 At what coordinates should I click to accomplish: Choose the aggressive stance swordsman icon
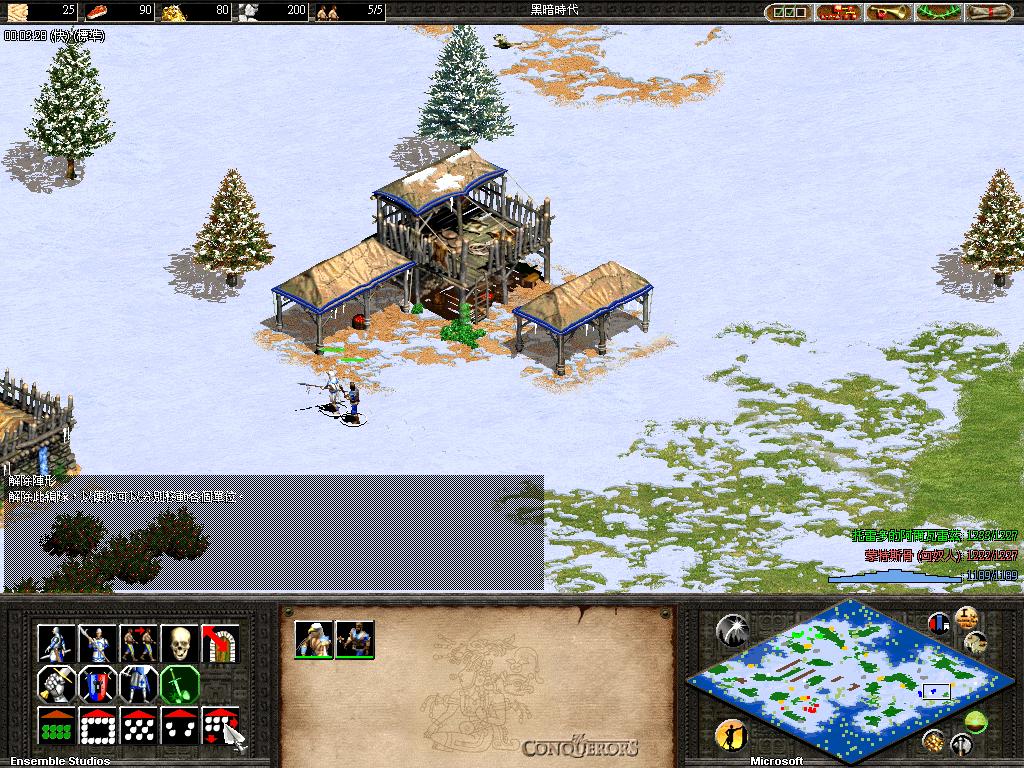coord(57,643)
